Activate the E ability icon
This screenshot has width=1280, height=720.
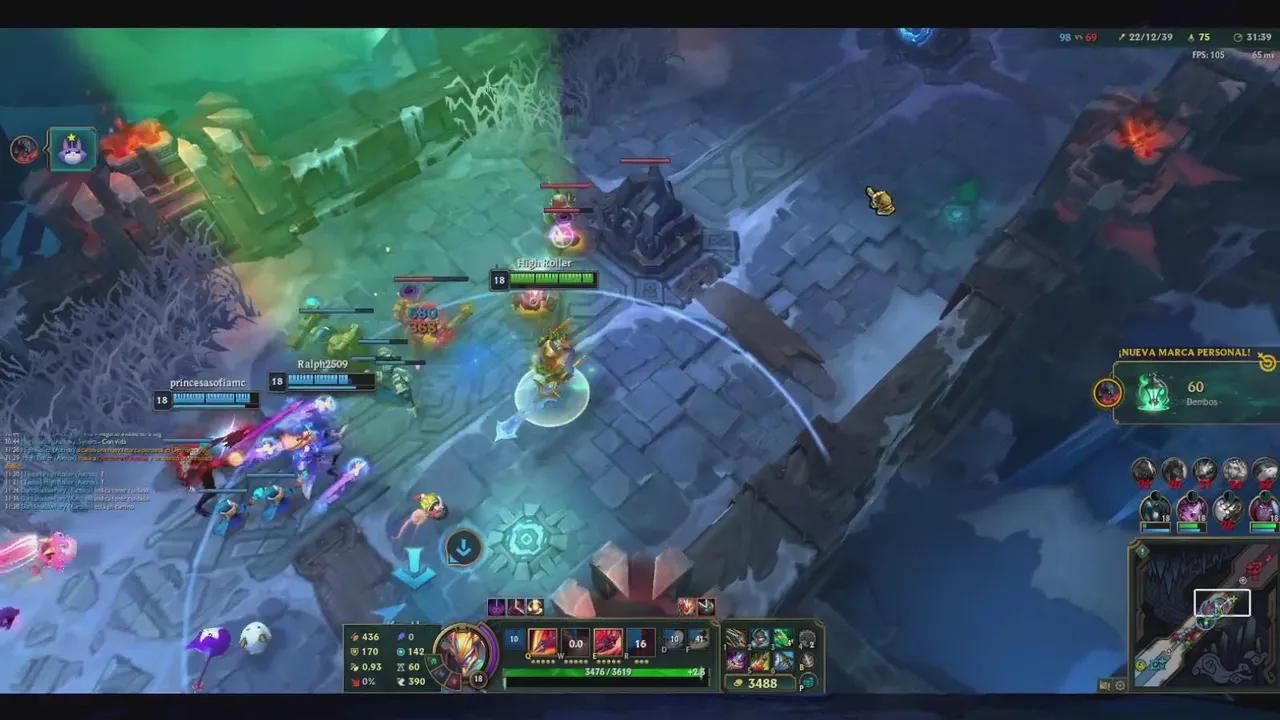[x=608, y=641]
